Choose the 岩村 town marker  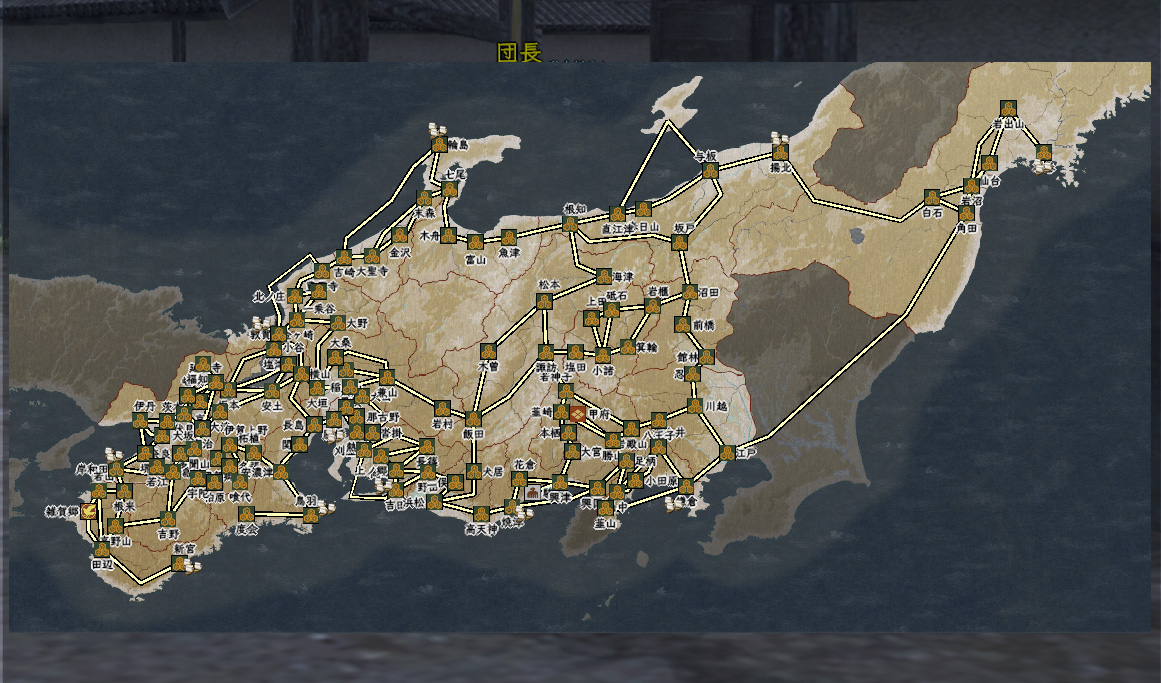click(442, 408)
